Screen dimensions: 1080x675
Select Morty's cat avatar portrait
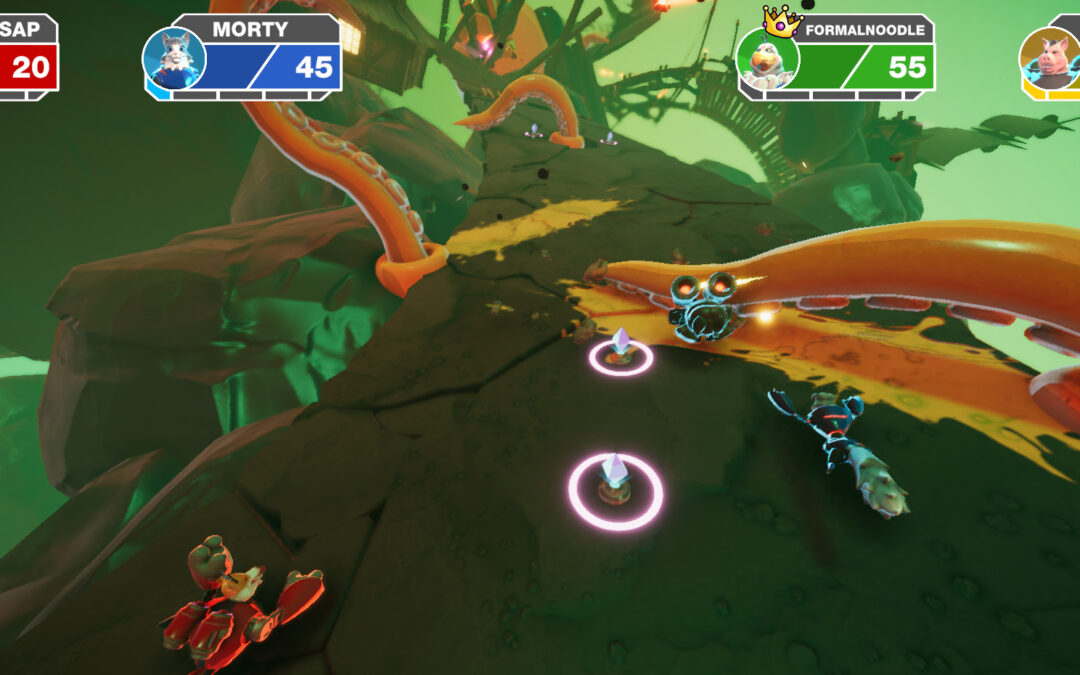pyautogui.click(x=174, y=58)
